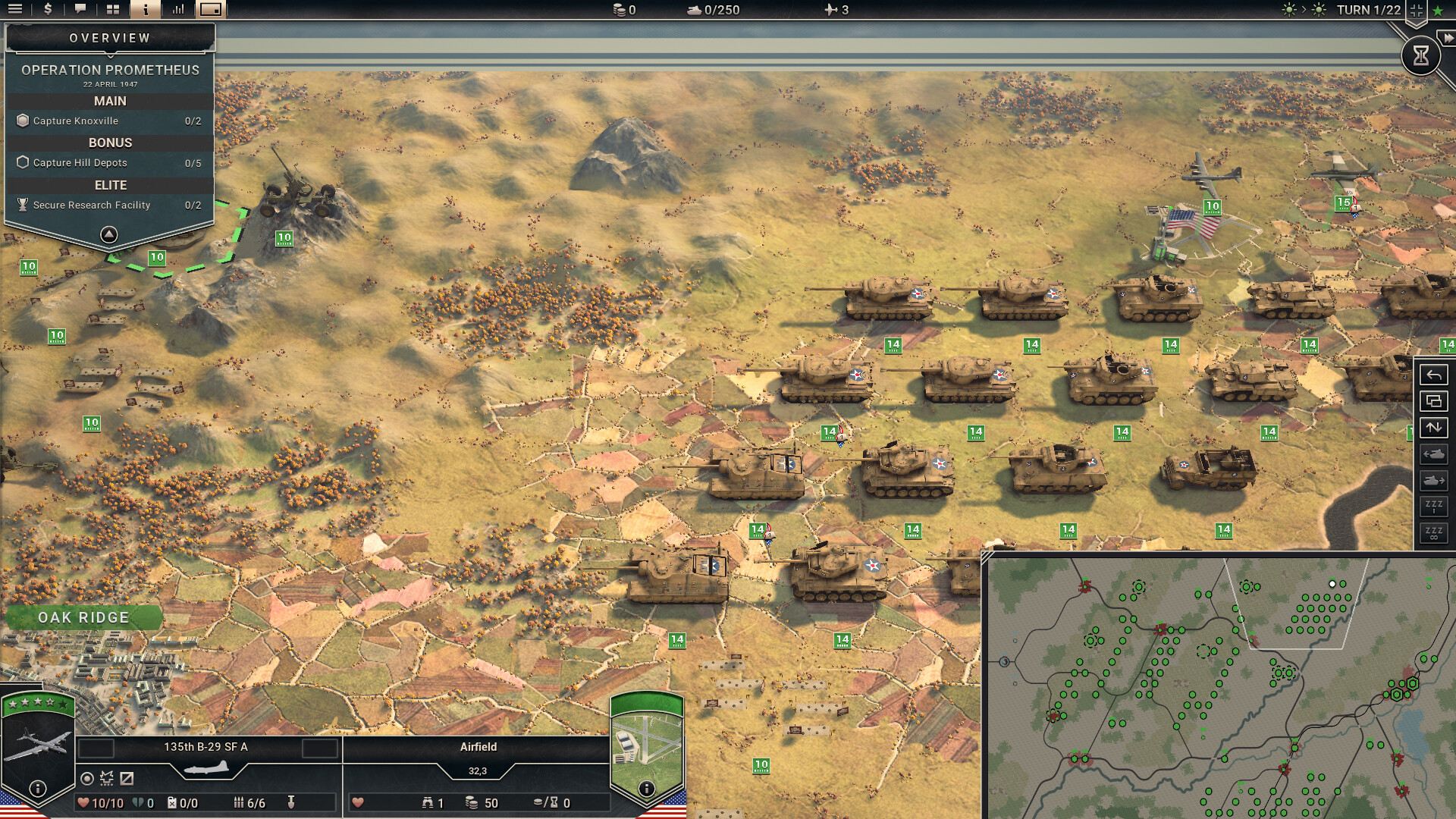The height and width of the screenshot is (819, 1456).
Task: Undo the last move using the arrow icon
Action: click(1434, 375)
